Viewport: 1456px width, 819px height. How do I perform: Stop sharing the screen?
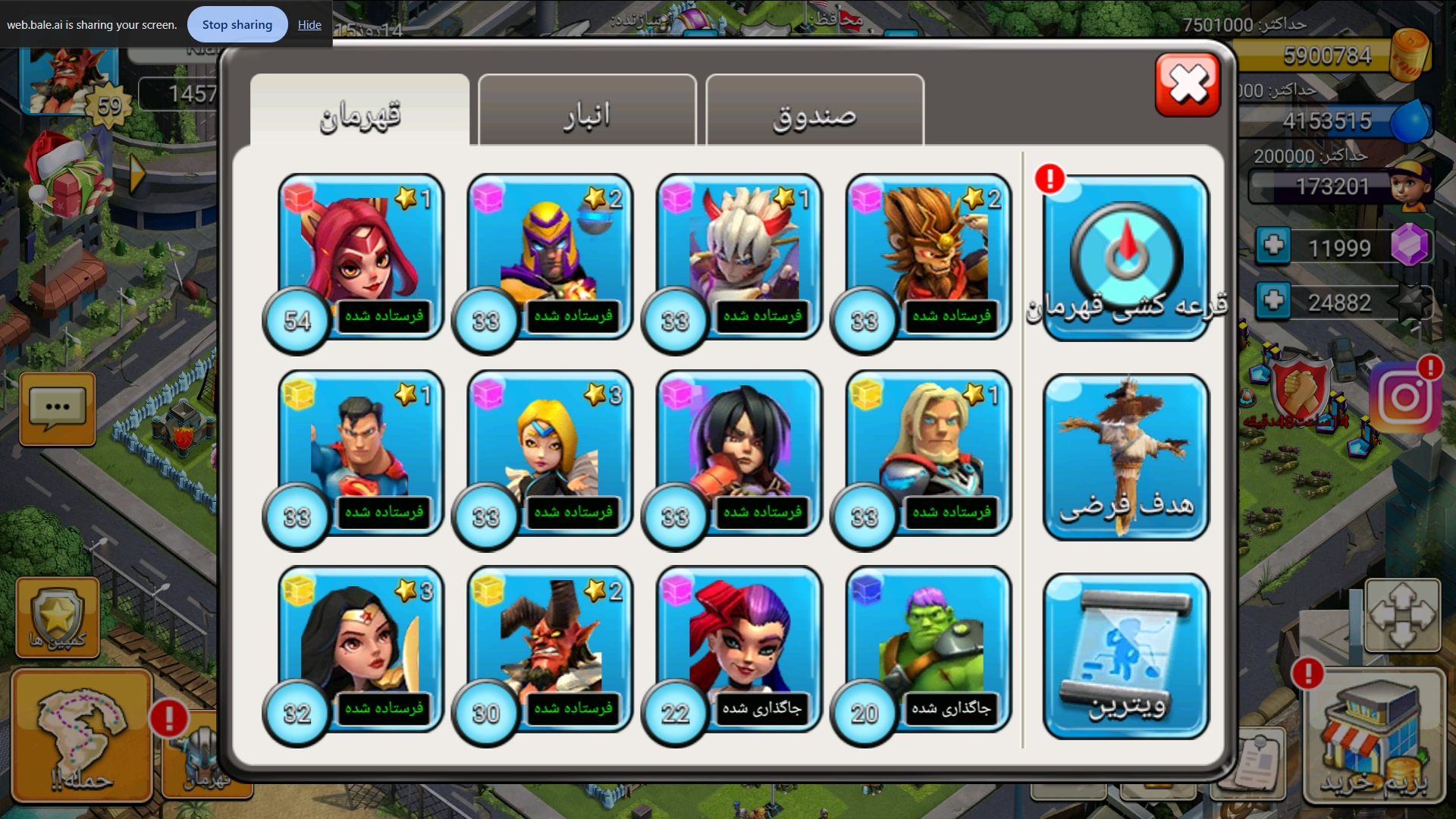[237, 25]
